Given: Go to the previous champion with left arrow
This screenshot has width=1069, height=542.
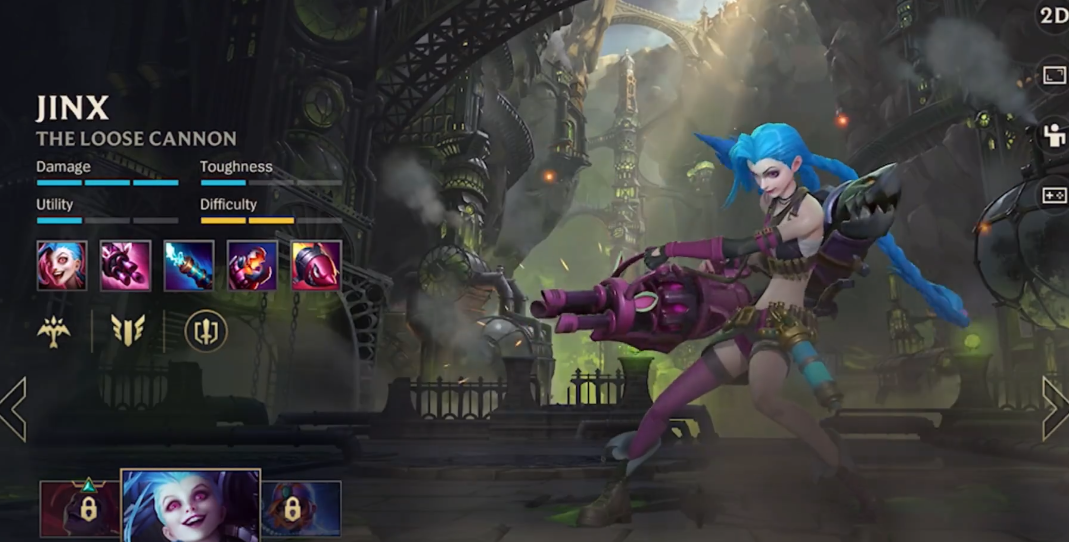Looking at the screenshot, I should tap(14, 408).
